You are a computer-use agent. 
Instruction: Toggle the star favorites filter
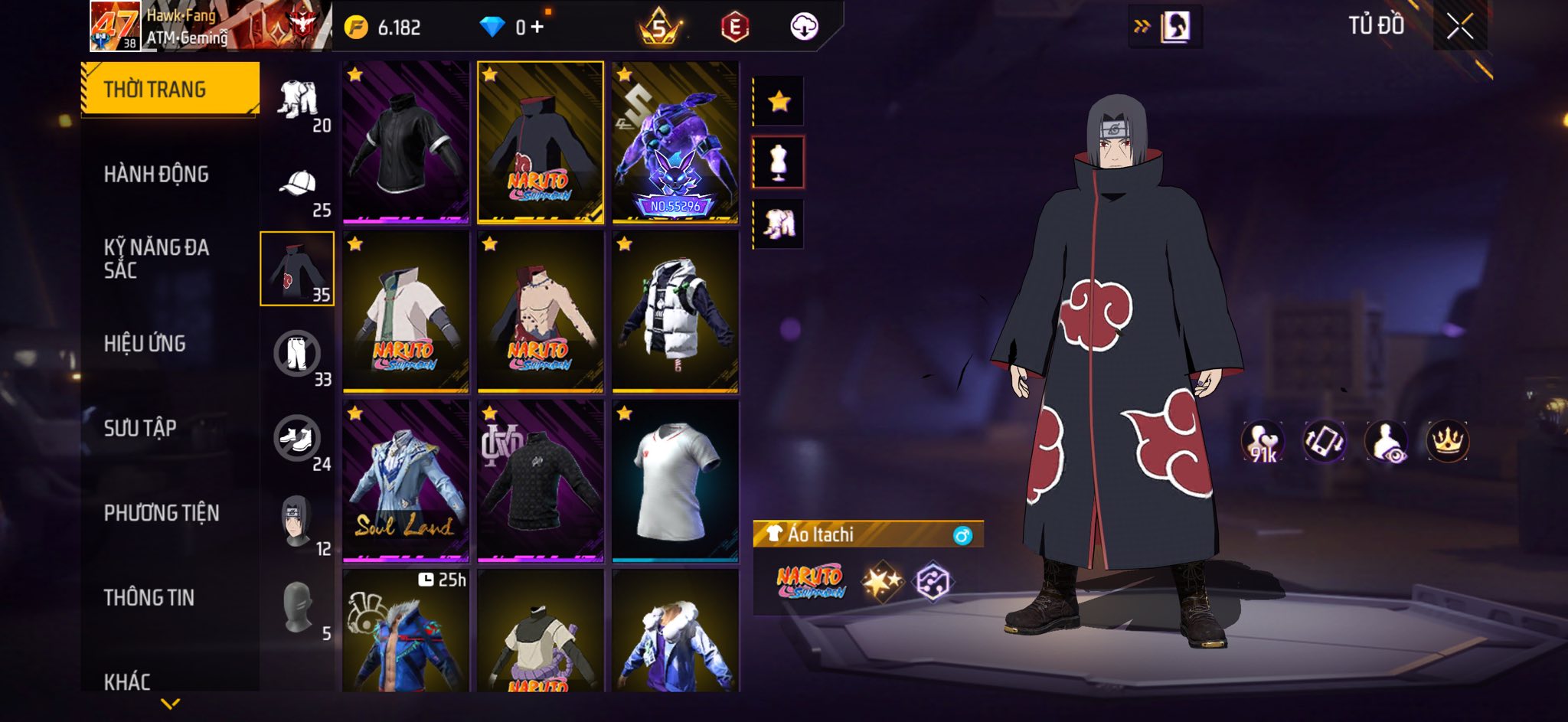[779, 101]
